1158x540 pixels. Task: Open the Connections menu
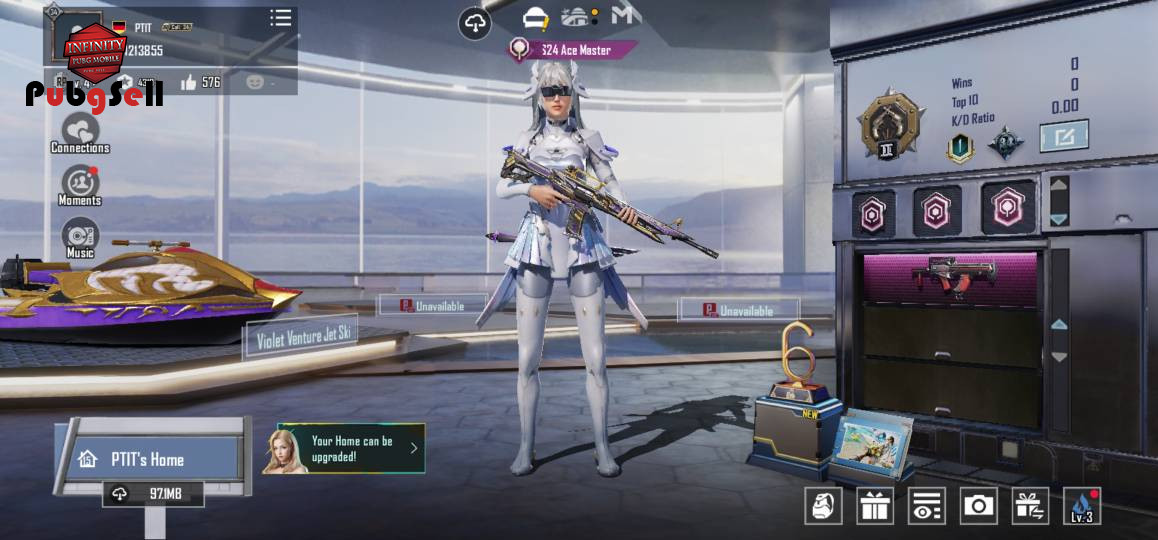80,132
